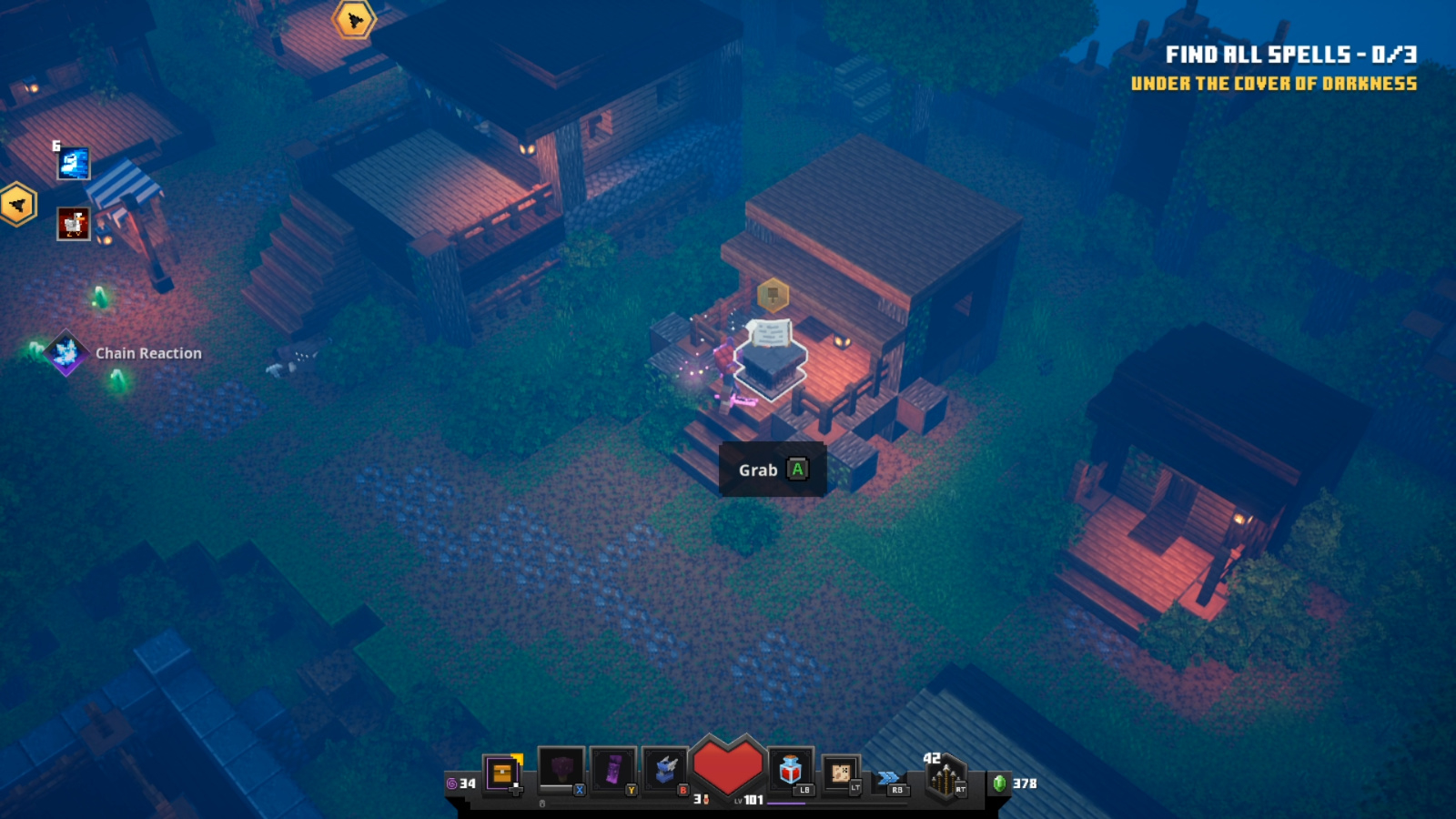Click the Find All Spells objective tracker
The height and width of the screenshot is (819, 1456).
pyautogui.click(x=1290, y=55)
